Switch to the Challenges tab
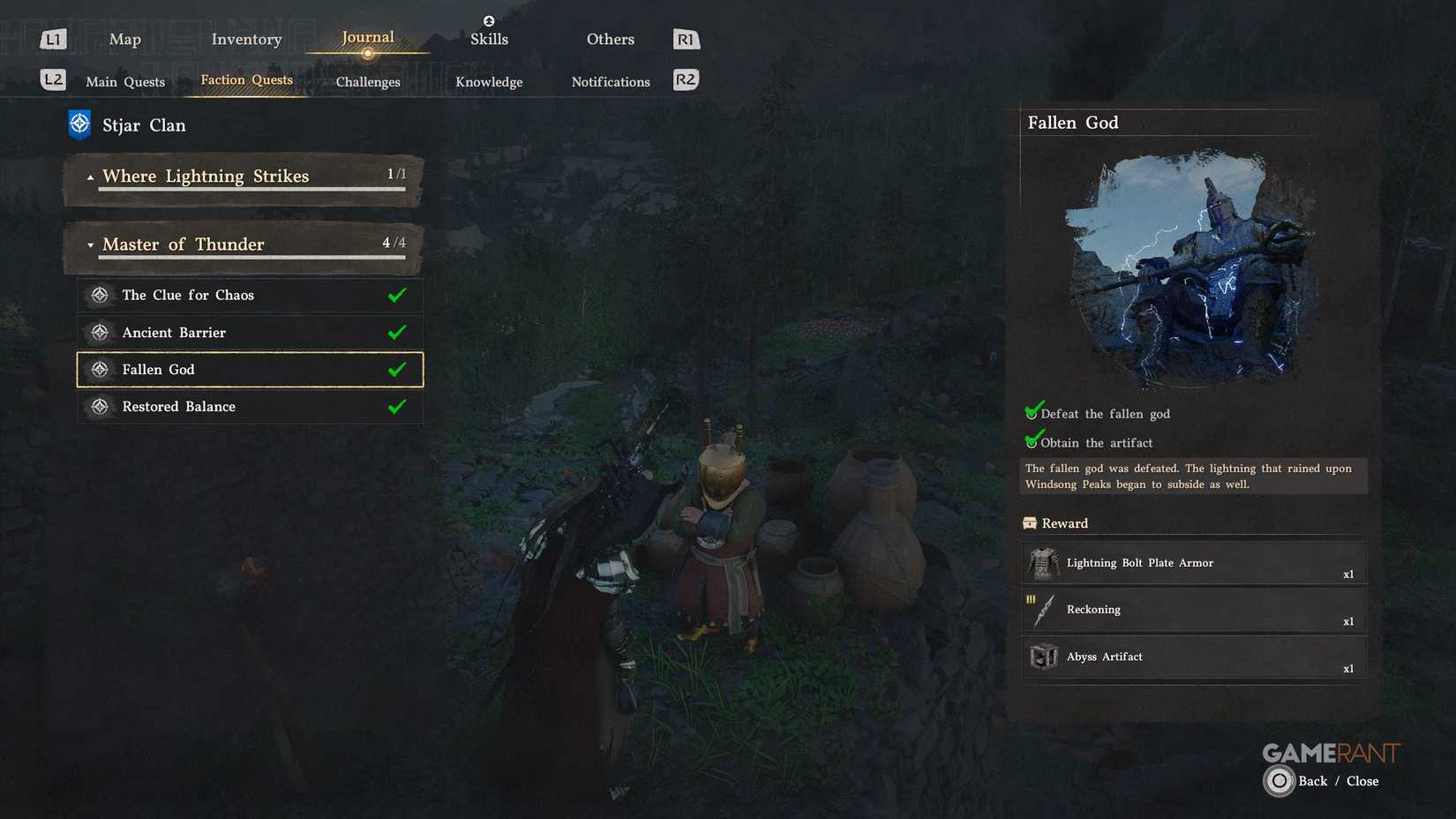The width and height of the screenshot is (1456, 819). point(367,81)
